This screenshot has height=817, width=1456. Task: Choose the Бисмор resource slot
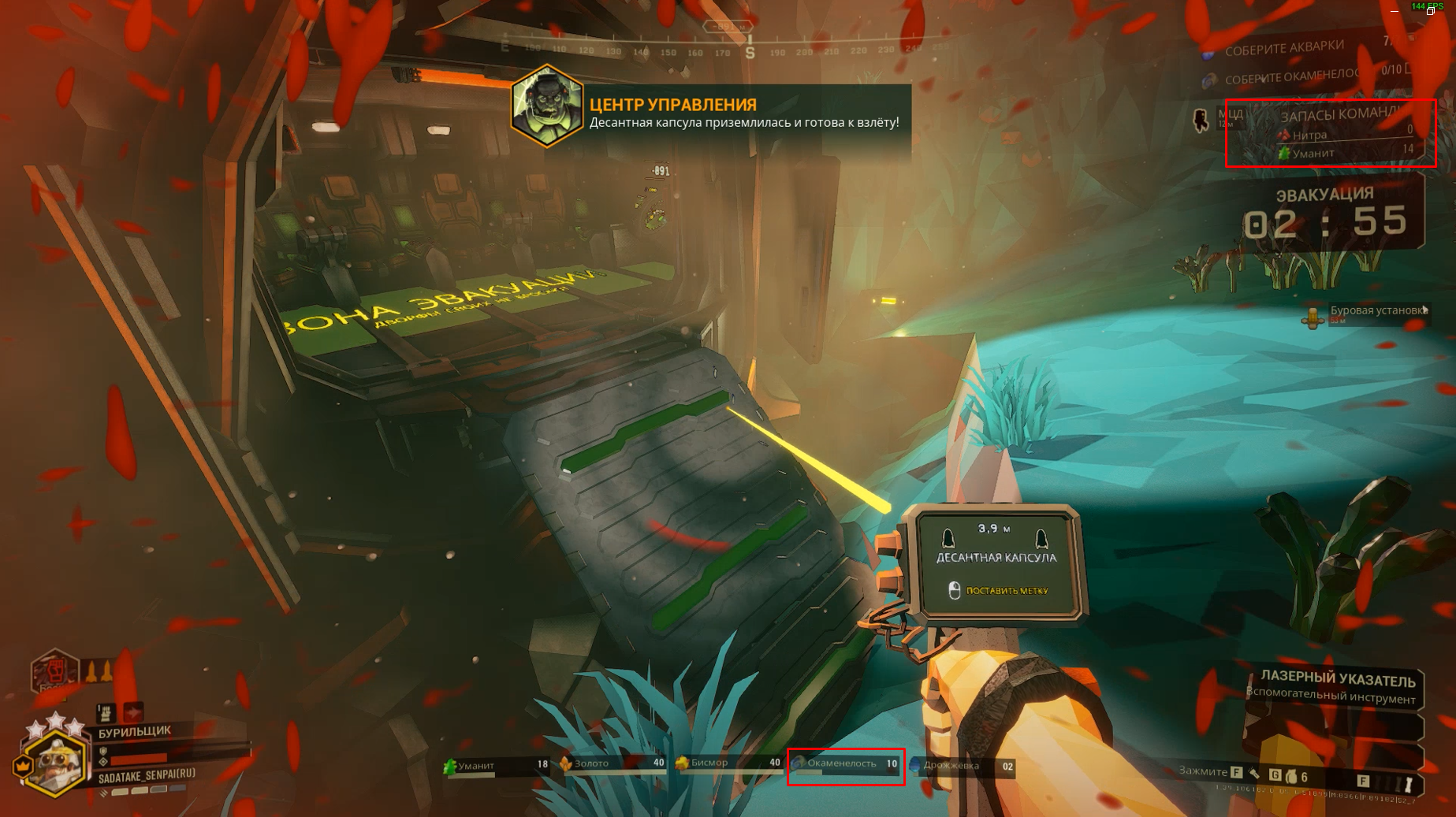click(x=728, y=763)
